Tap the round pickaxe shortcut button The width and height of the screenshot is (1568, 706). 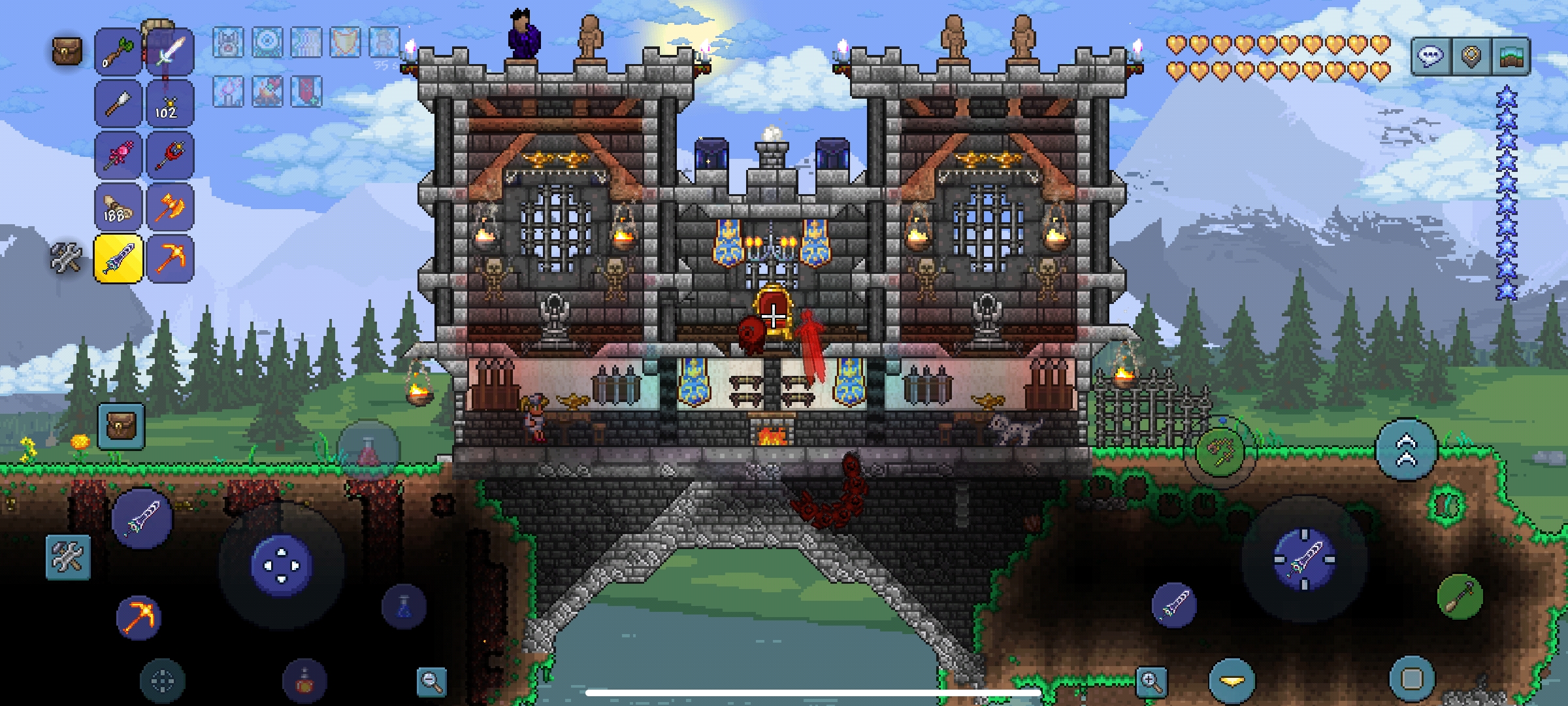(139, 616)
